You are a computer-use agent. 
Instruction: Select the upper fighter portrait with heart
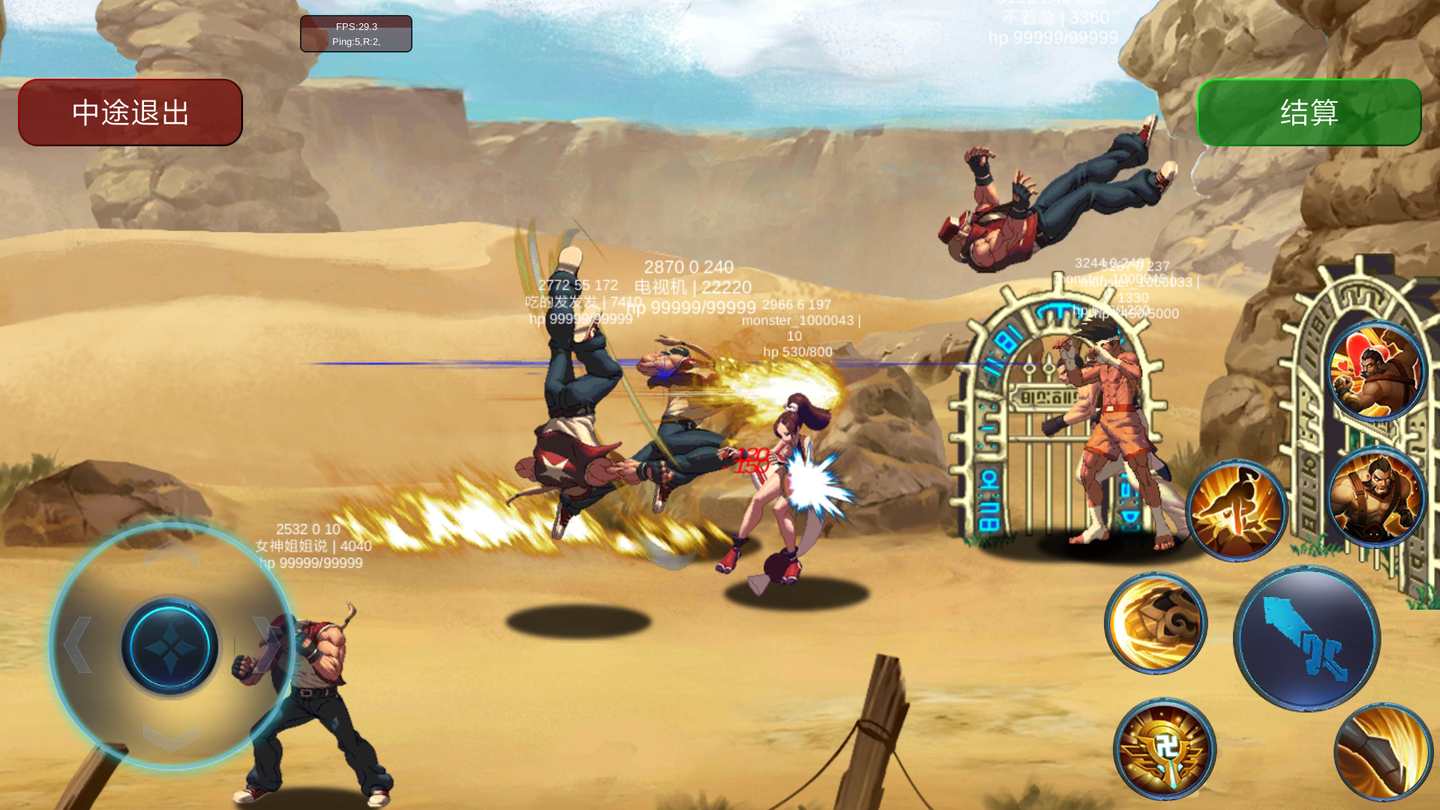point(1377,371)
